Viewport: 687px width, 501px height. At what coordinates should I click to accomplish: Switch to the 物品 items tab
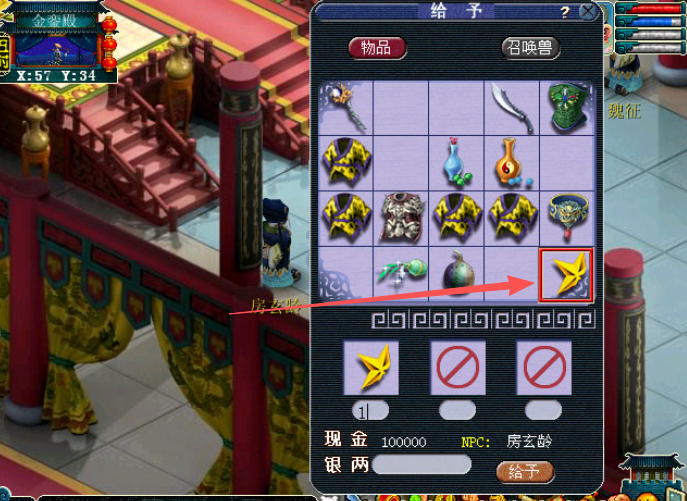pyautogui.click(x=377, y=47)
